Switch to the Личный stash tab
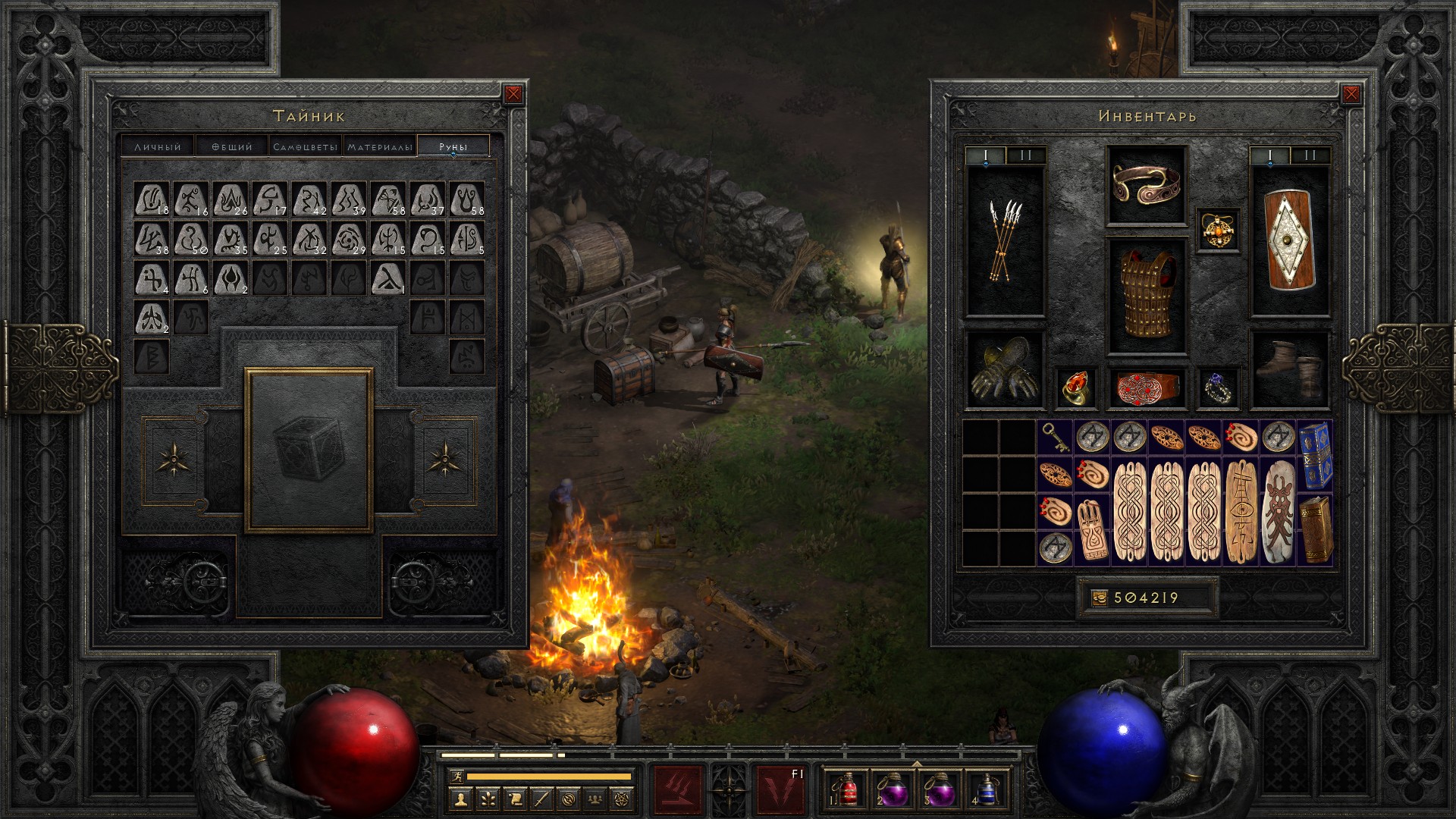This screenshot has height=819, width=1456. point(158,146)
